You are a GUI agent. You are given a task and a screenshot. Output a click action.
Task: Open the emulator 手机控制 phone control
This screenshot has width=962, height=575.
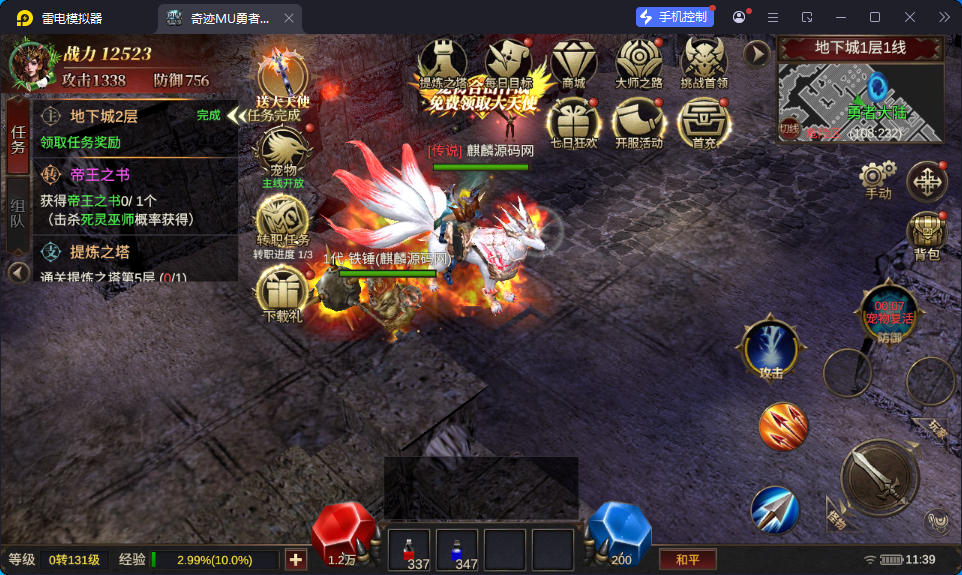675,17
